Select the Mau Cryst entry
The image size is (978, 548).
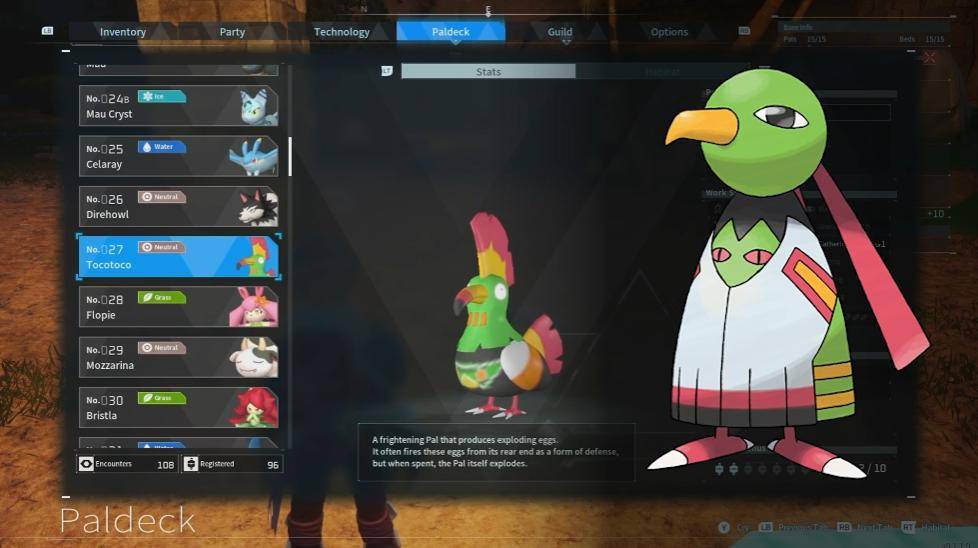pyautogui.click(x=178, y=106)
